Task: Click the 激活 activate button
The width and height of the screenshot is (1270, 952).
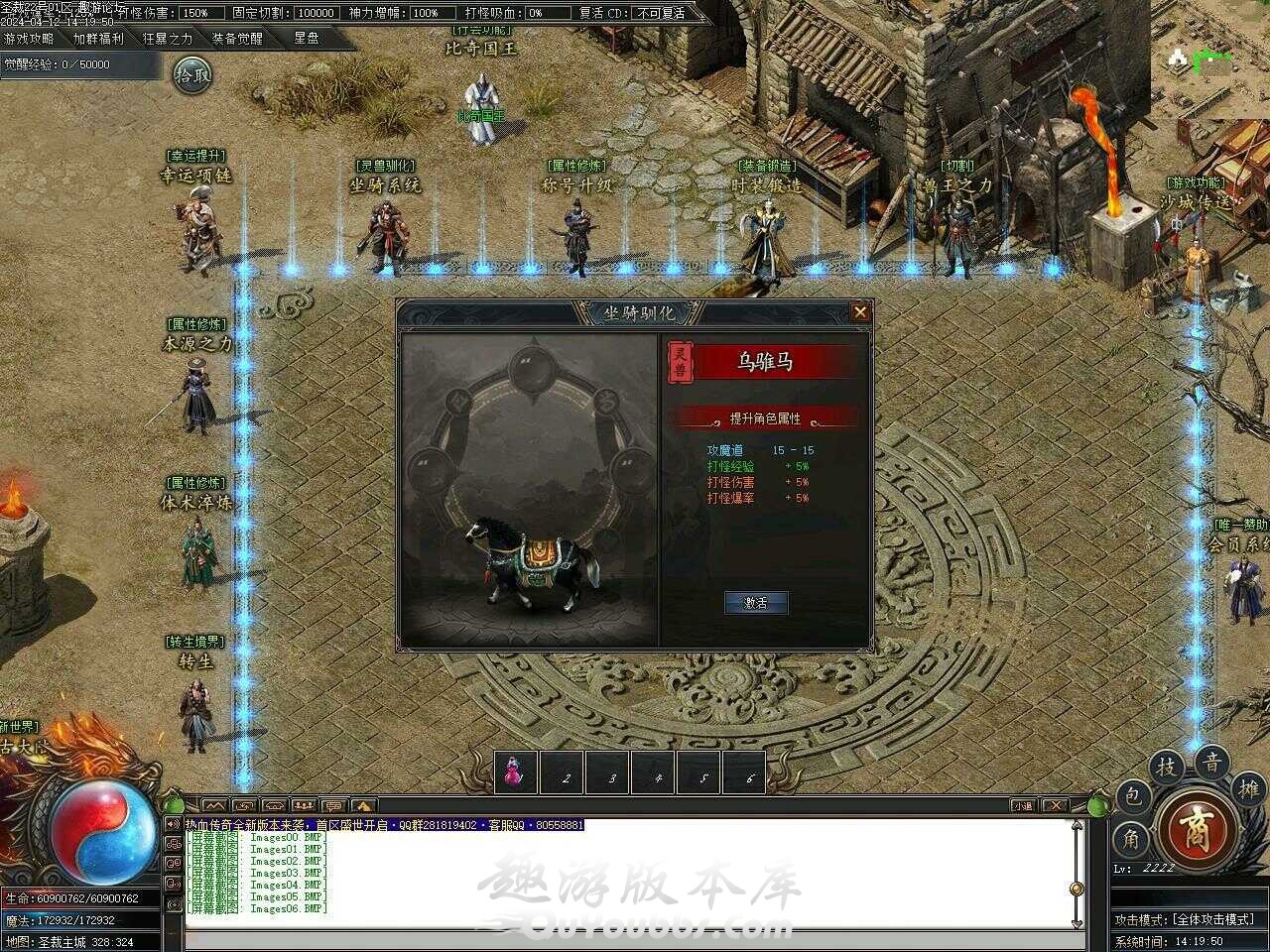Action: tap(756, 602)
